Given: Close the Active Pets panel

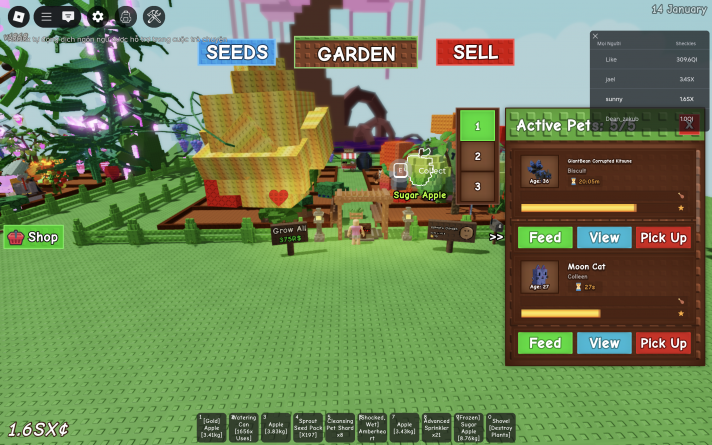Looking at the screenshot, I should point(688,125).
